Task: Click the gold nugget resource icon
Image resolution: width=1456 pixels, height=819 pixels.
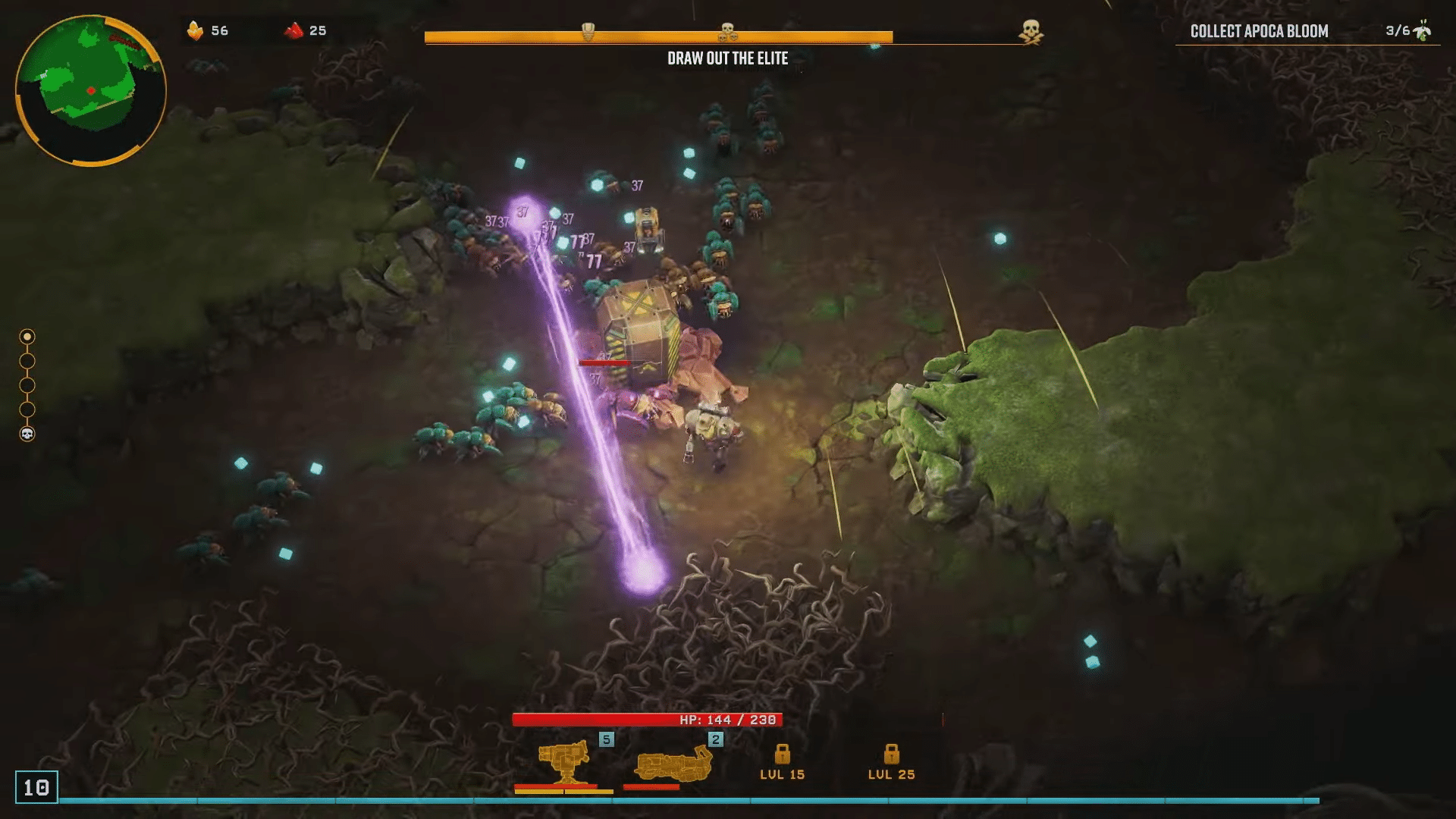Action: [196, 31]
